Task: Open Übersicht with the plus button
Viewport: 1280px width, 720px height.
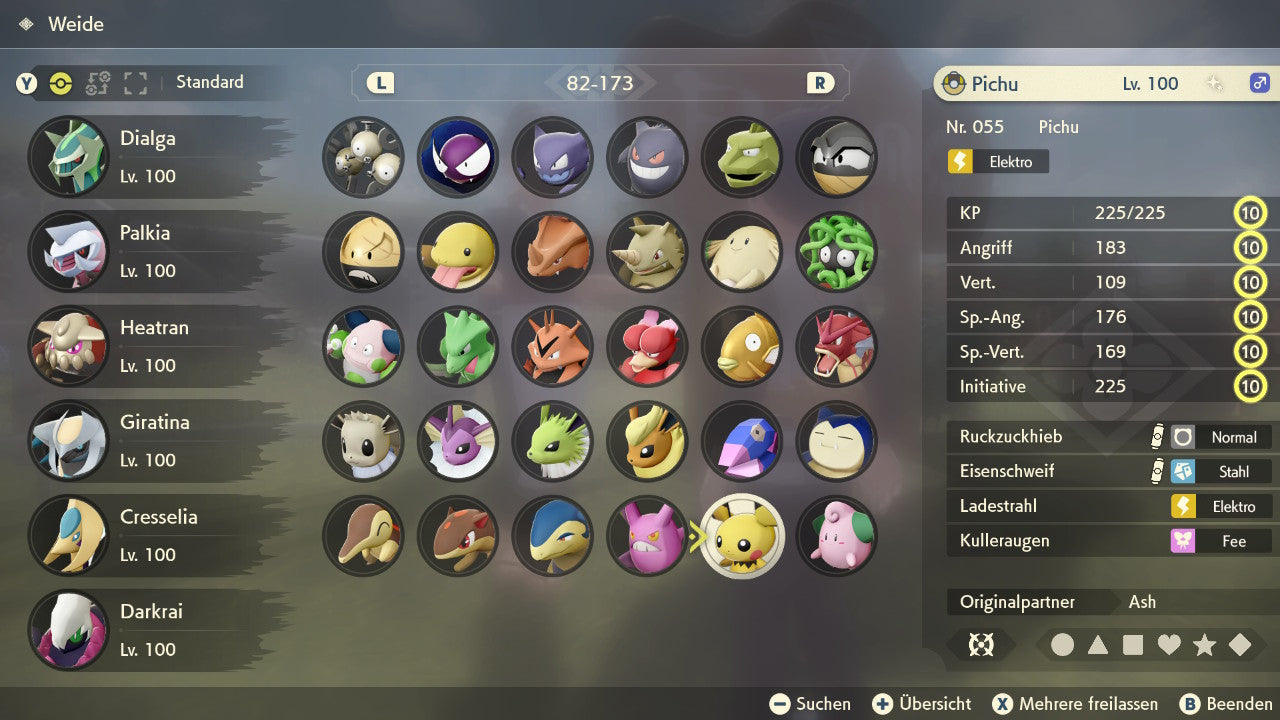Action: pyautogui.click(x=883, y=703)
